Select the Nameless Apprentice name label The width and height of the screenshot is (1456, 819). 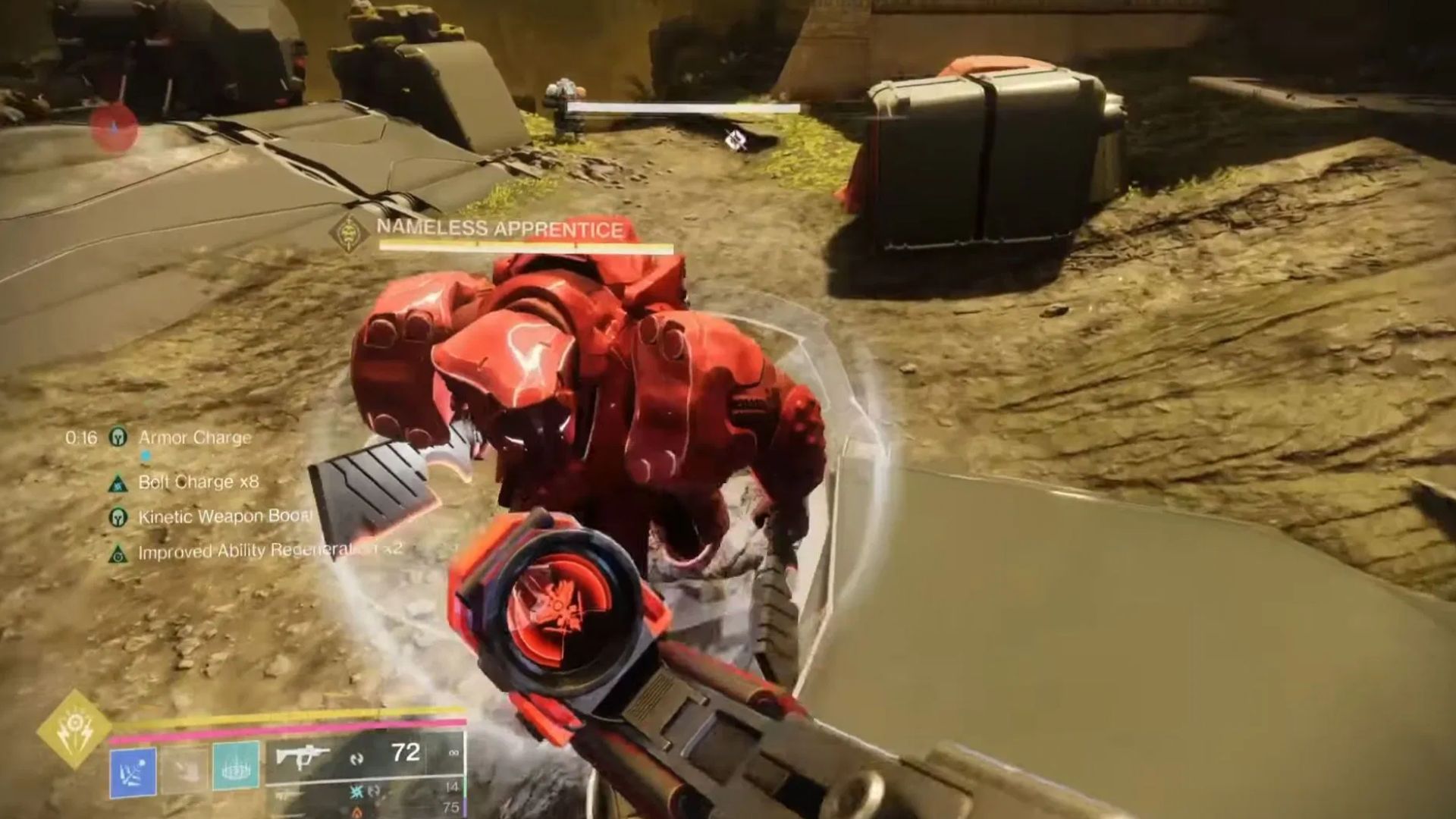pos(497,227)
